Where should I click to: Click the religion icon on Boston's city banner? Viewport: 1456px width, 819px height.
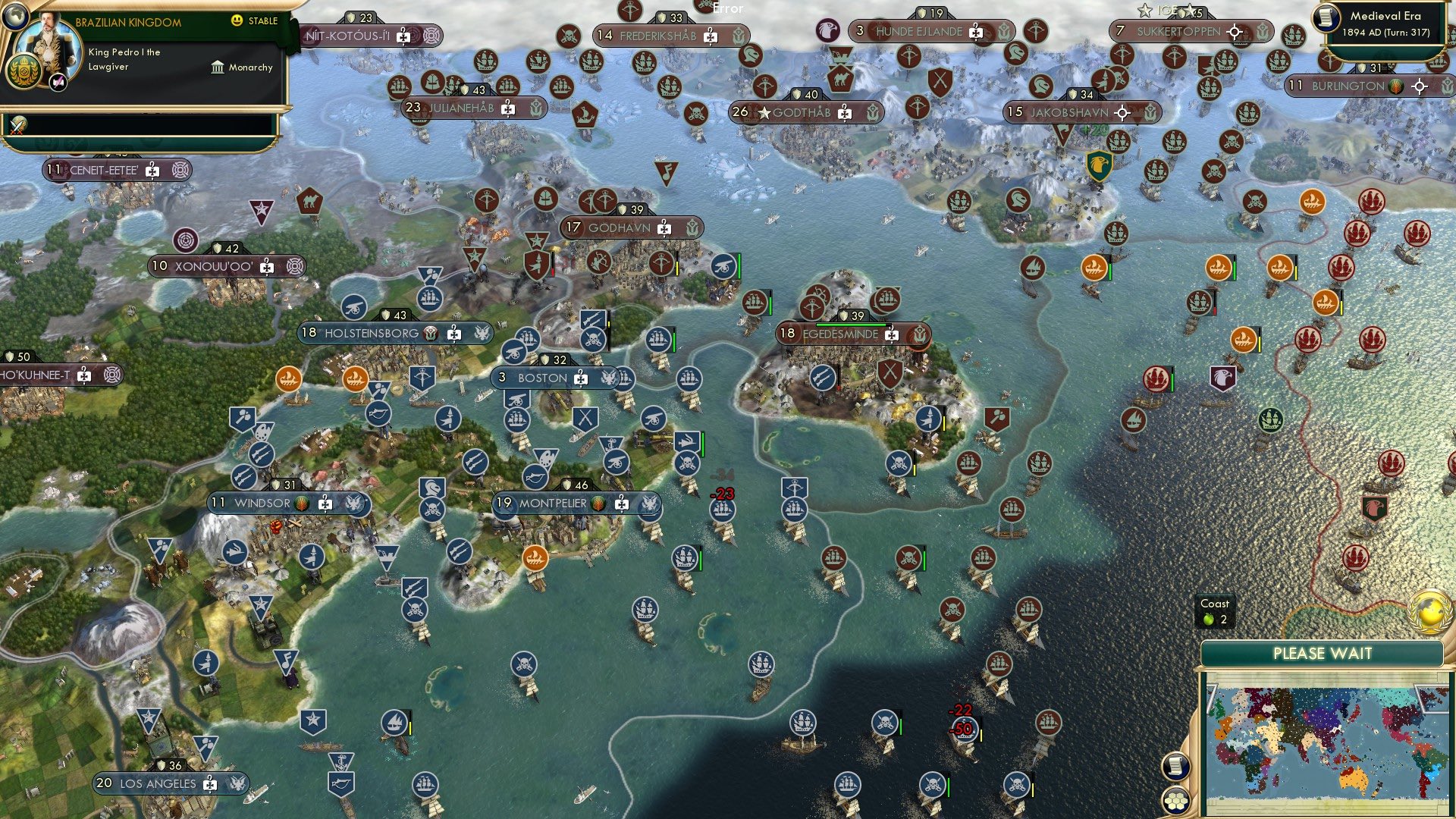(581, 379)
